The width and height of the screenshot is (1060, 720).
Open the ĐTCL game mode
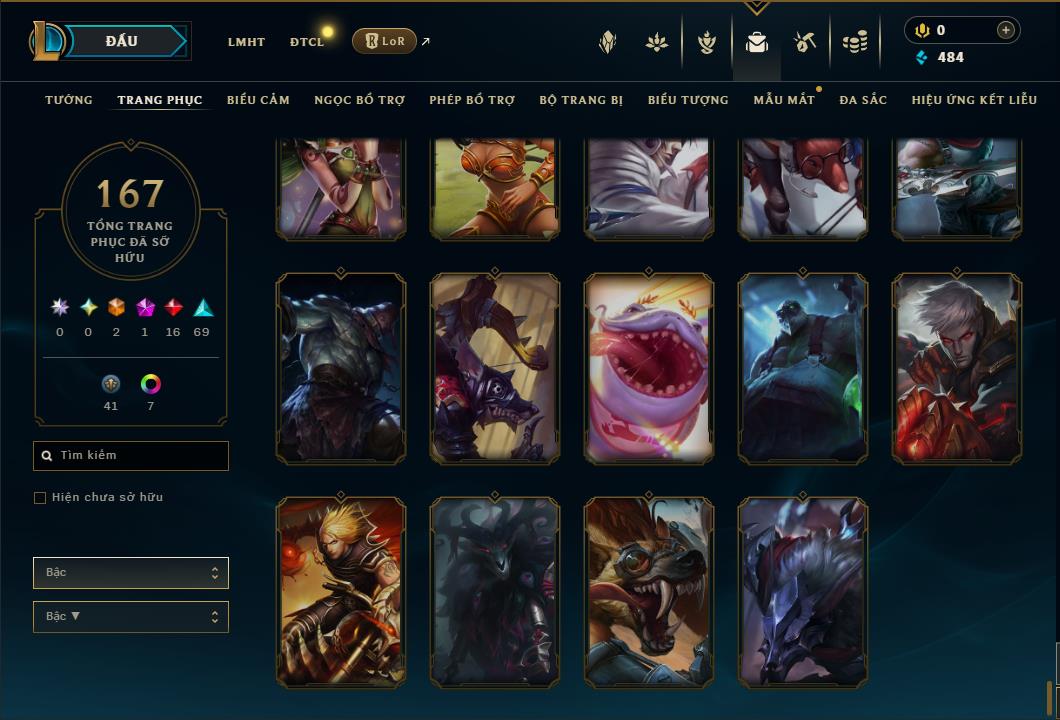(307, 42)
